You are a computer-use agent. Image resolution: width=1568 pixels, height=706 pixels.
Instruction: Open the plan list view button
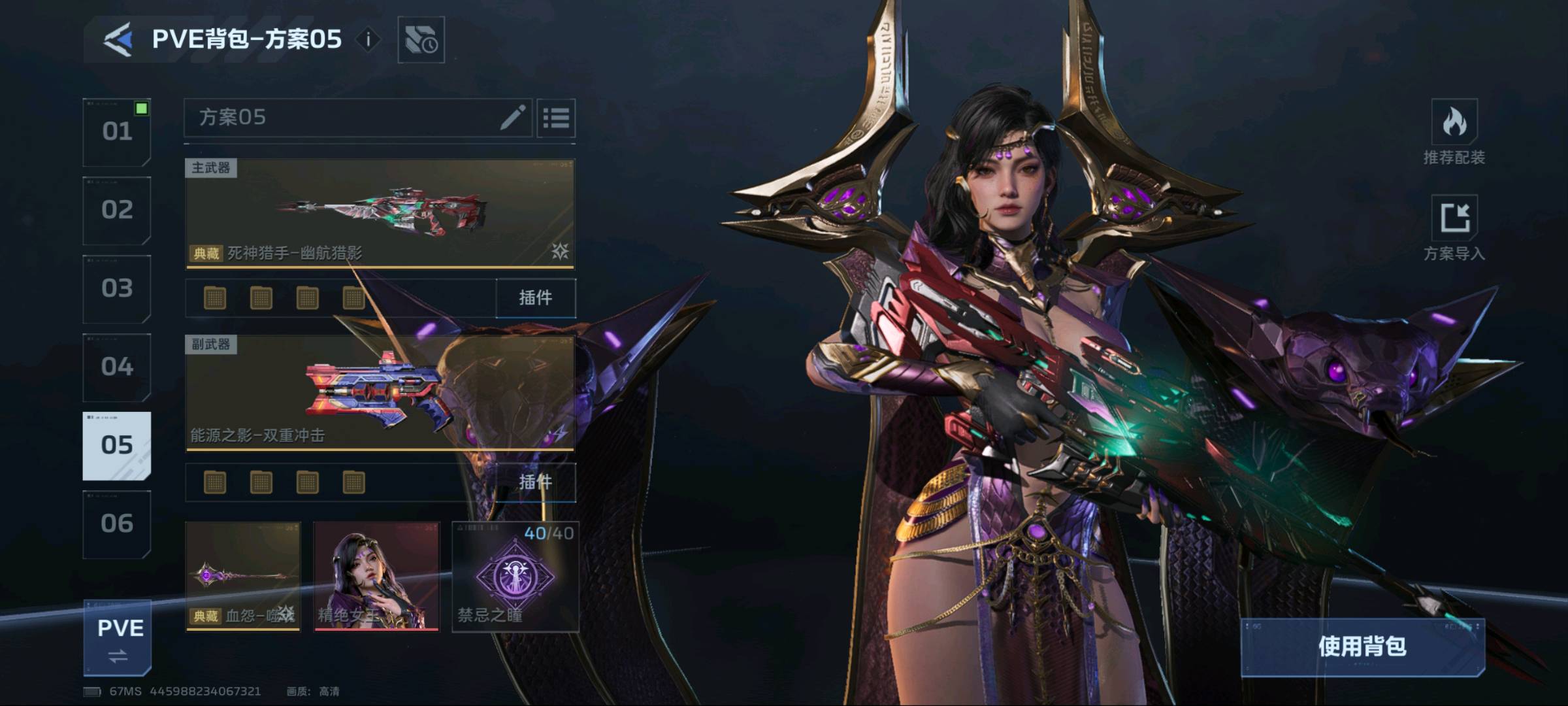556,118
